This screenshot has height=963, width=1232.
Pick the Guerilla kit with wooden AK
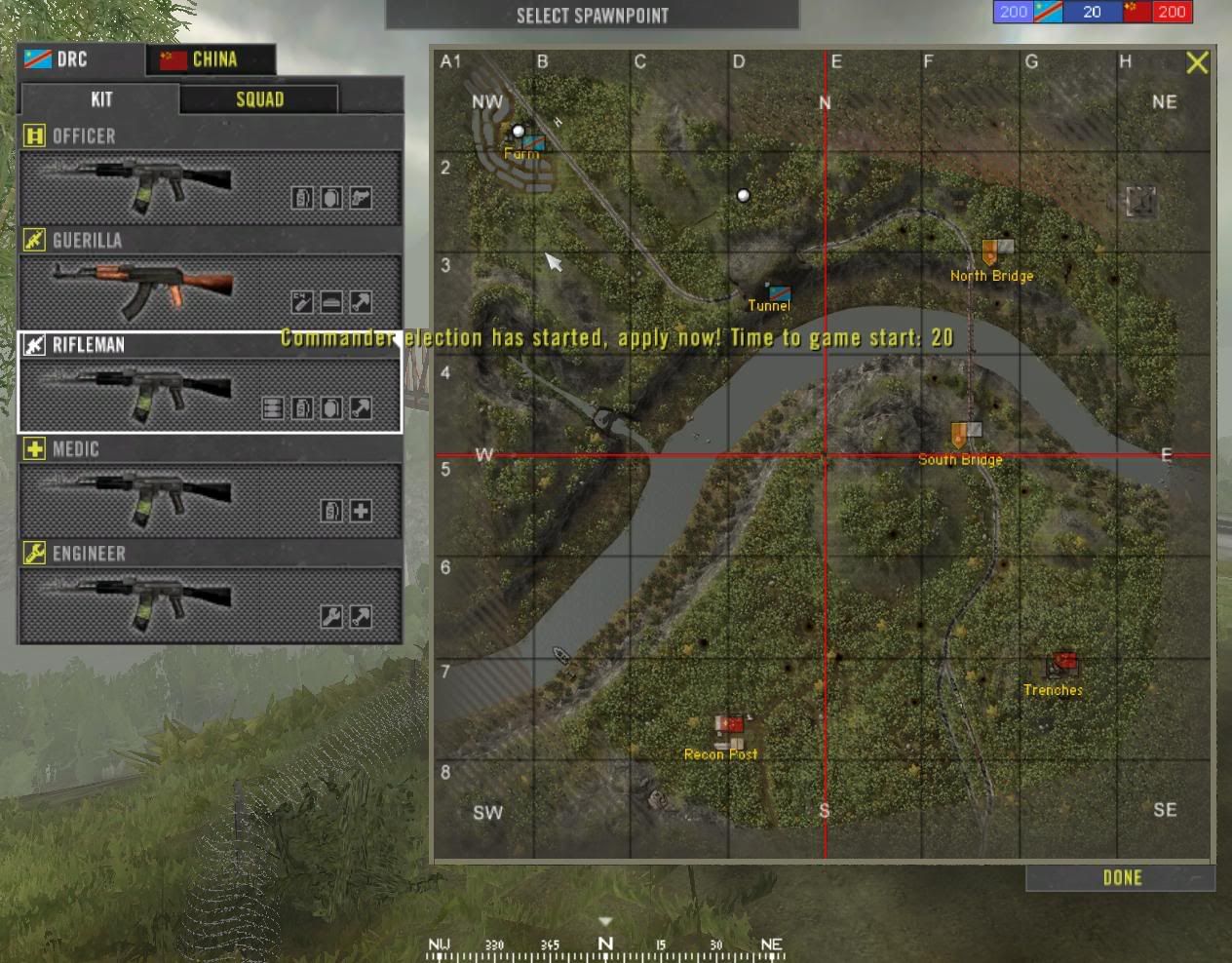(x=211, y=289)
